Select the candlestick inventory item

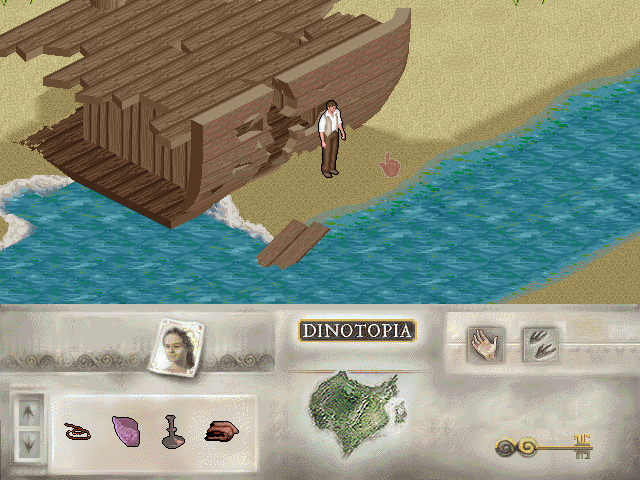pos(173,431)
